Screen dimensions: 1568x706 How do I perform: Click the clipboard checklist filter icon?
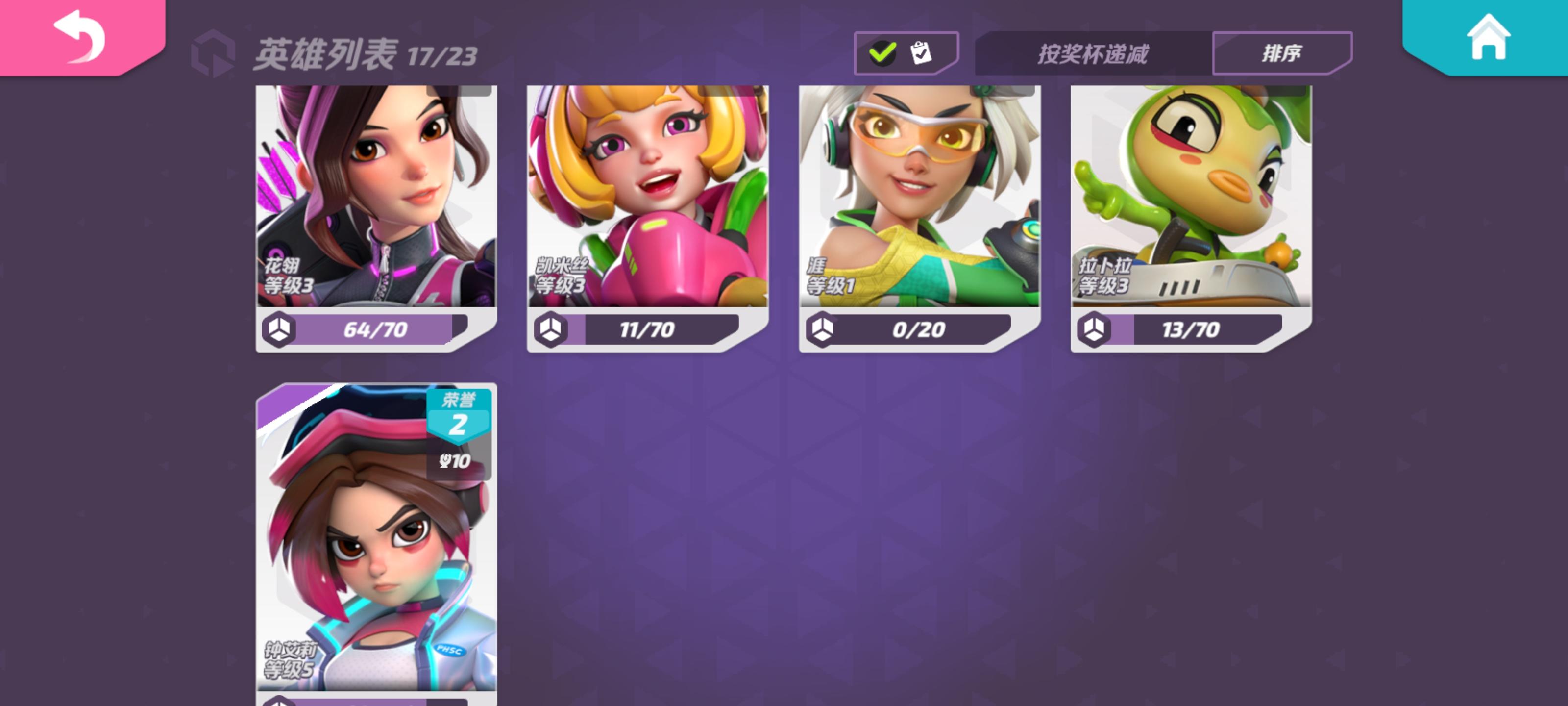pyautogui.click(x=921, y=53)
